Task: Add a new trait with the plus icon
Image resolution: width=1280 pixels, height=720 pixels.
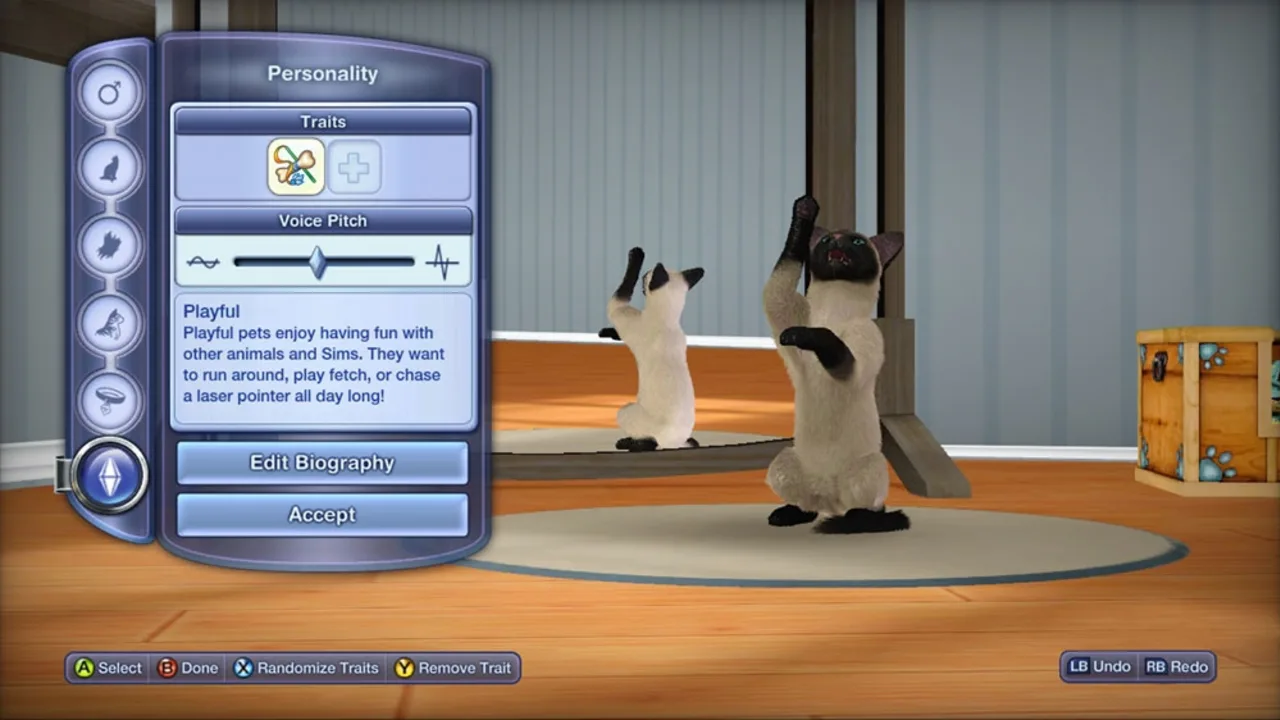Action: point(355,166)
